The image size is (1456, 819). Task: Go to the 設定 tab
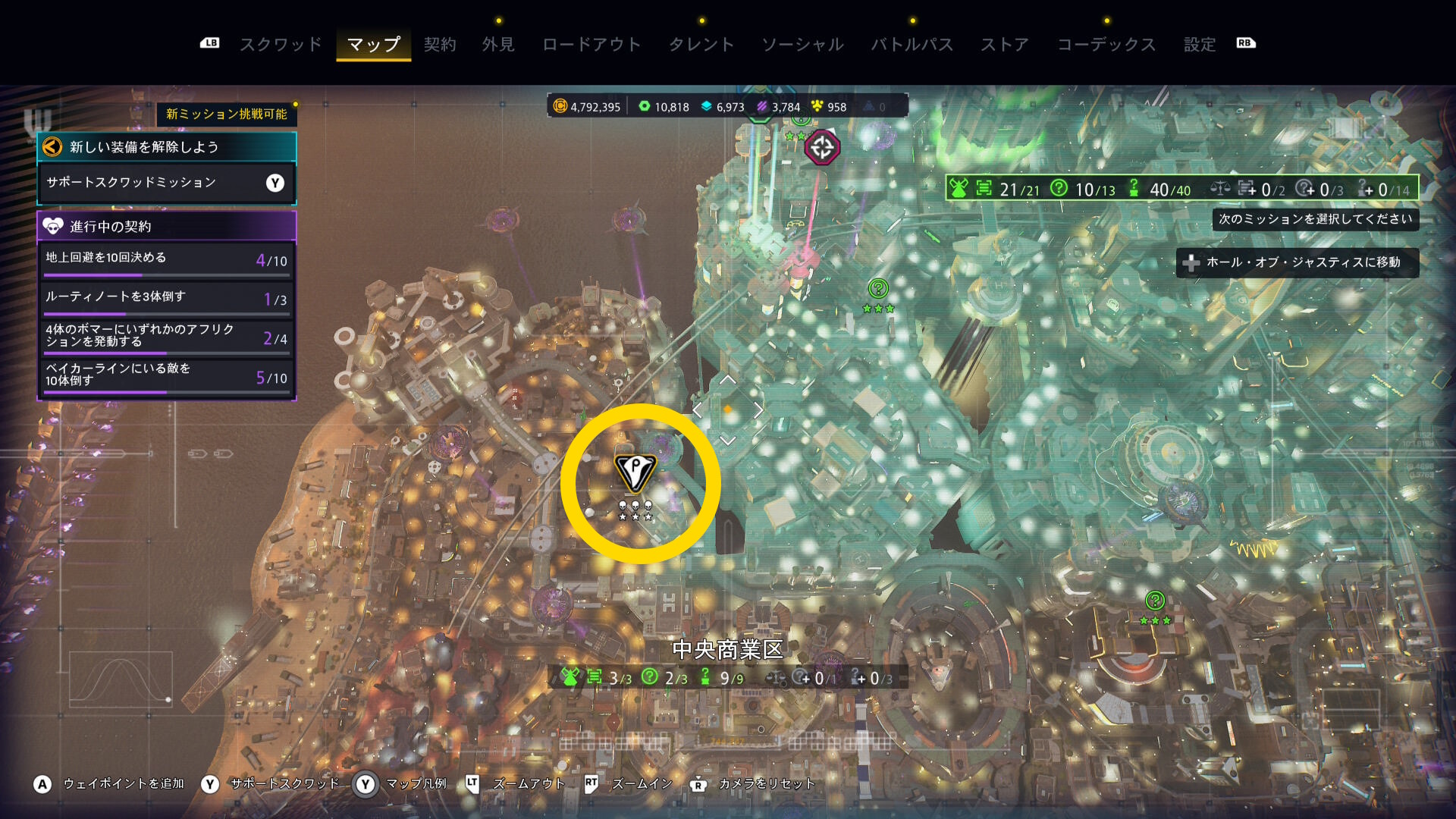click(x=1200, y=45)
